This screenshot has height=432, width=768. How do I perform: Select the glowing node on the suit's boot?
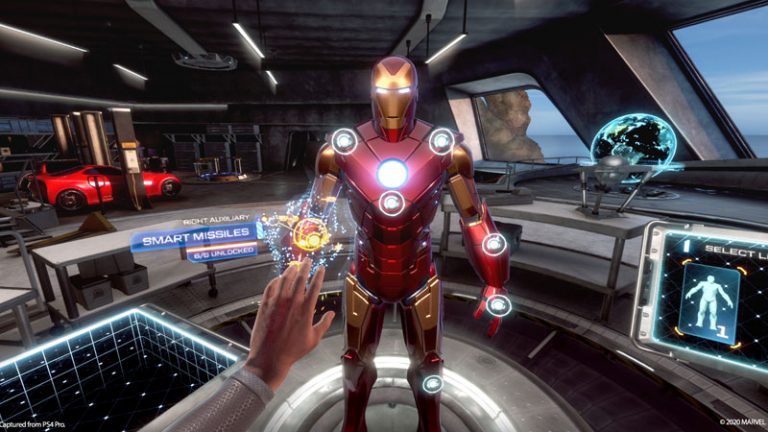(x=432, y=383)
